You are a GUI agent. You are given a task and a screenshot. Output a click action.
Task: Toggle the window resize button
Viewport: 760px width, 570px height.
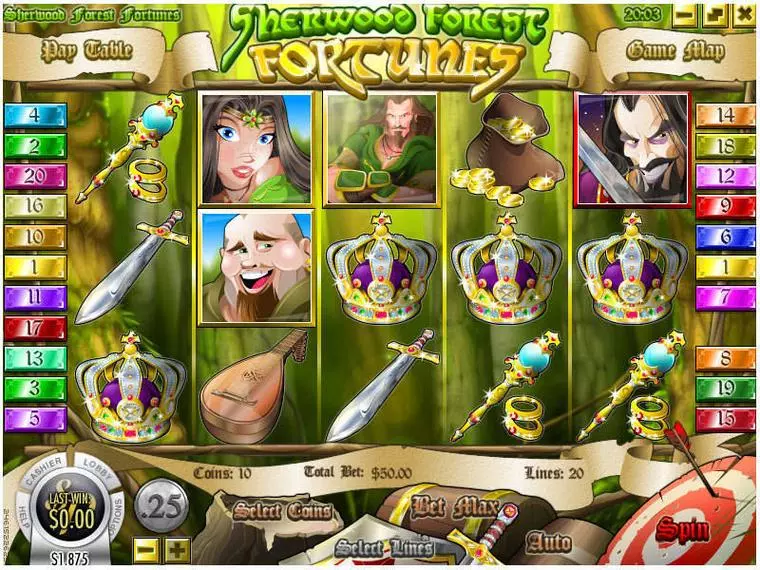coord(714,15)
